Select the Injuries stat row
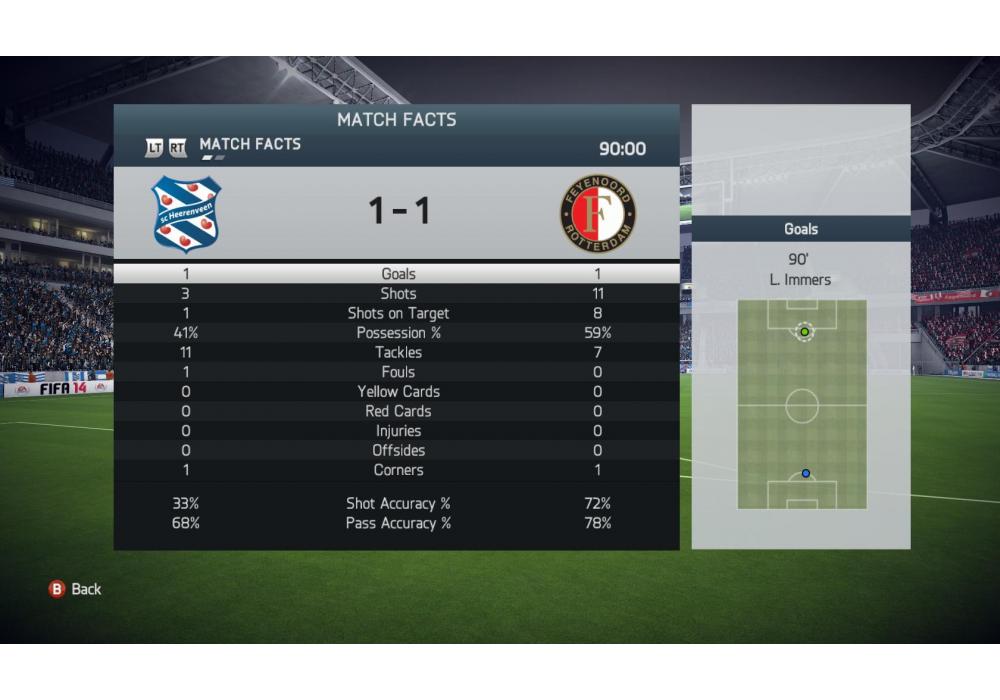The width and height of the screenshot is (1000, 700). coord(397,431)
